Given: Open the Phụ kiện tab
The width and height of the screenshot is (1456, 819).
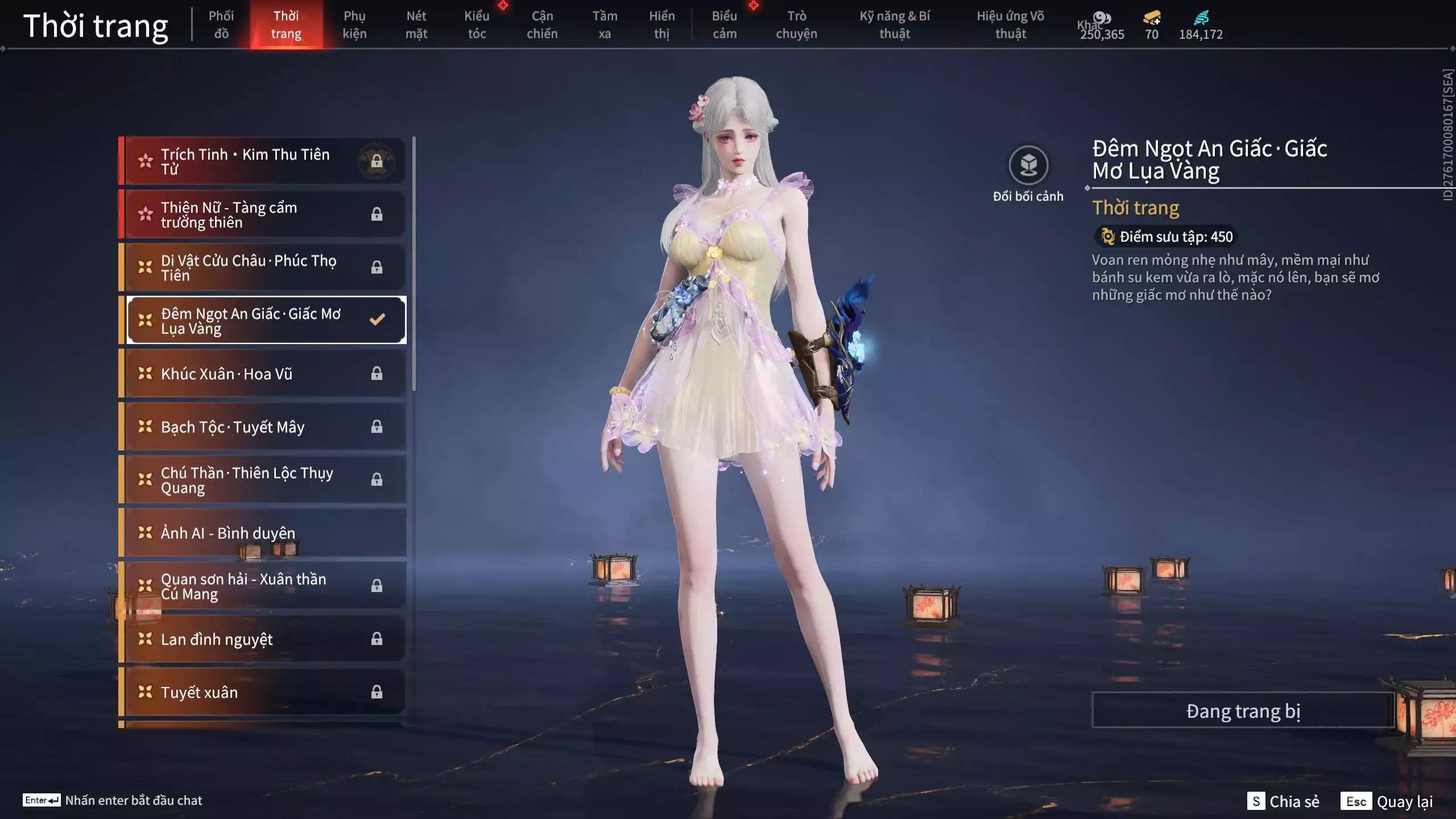Looking at the screenshot, I should click(354, 24).
